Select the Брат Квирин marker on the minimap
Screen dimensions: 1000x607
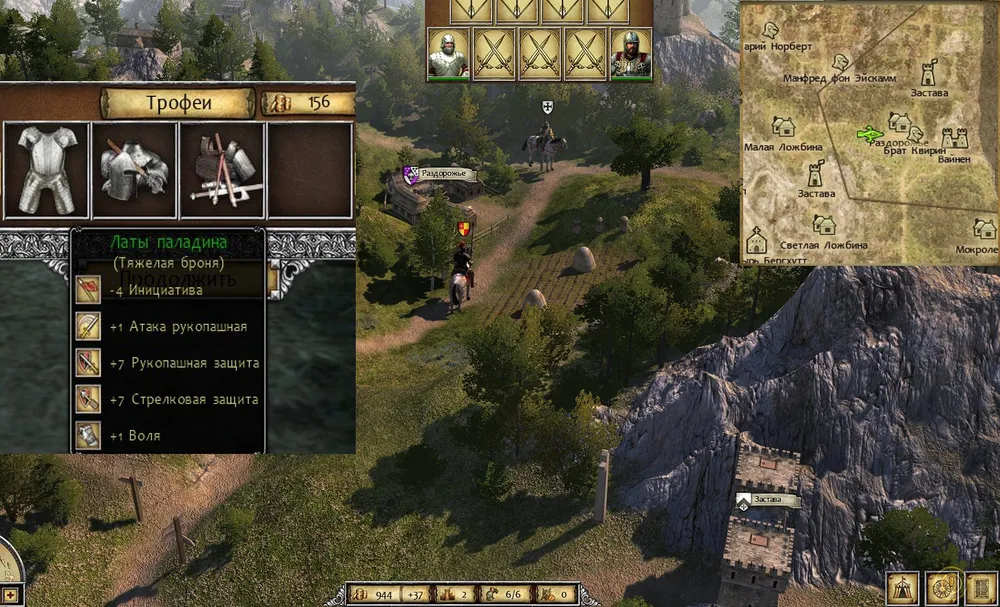(914, 134)
